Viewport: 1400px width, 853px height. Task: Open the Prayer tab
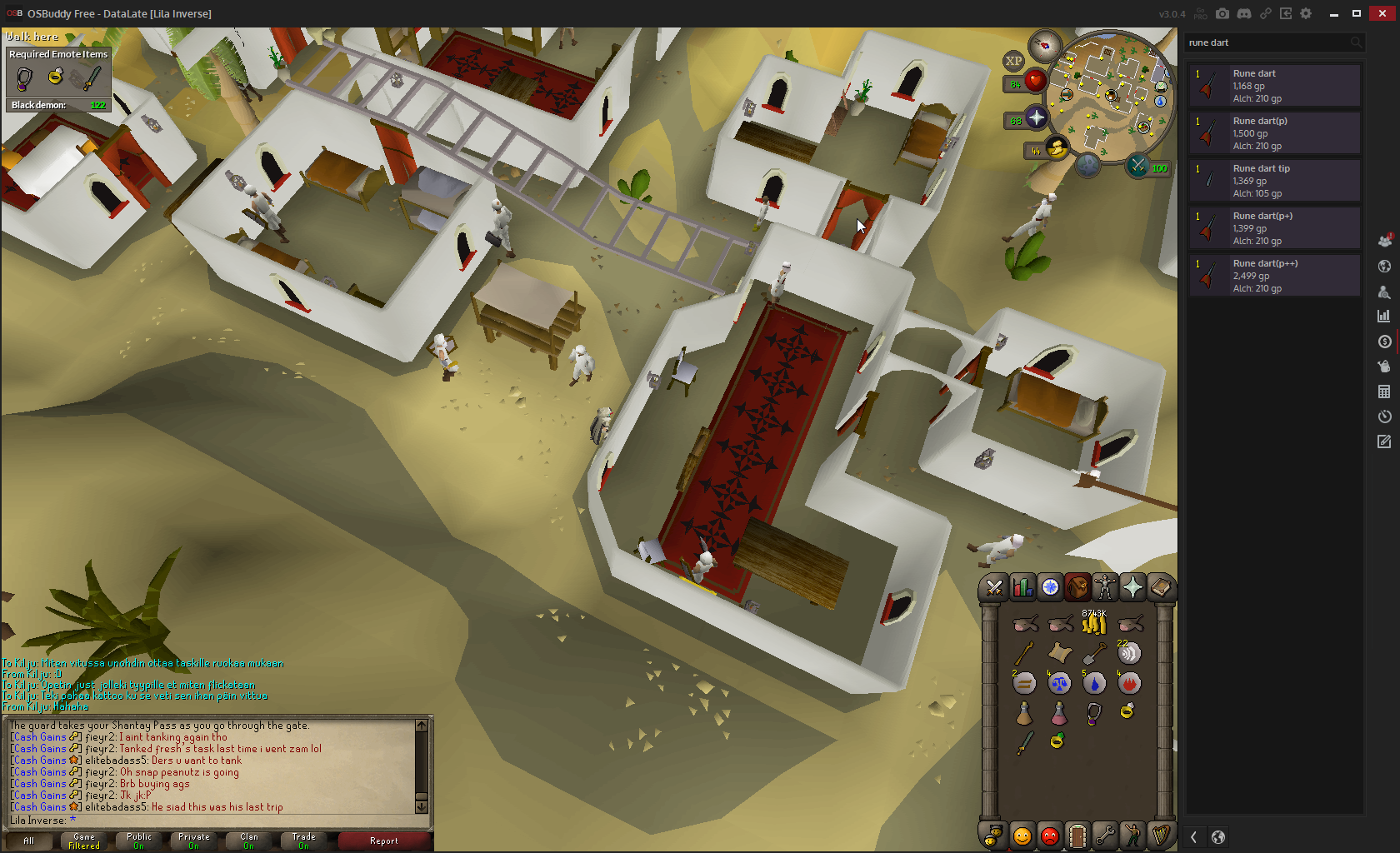tap(1132, 588)
